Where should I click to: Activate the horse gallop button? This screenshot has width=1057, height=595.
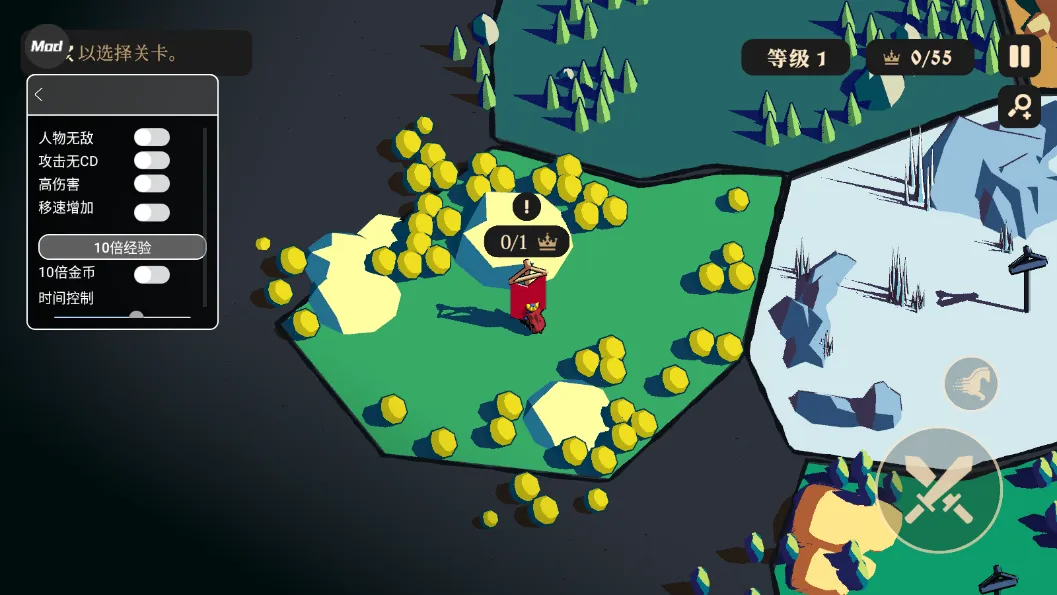click(x=971, y=384)
